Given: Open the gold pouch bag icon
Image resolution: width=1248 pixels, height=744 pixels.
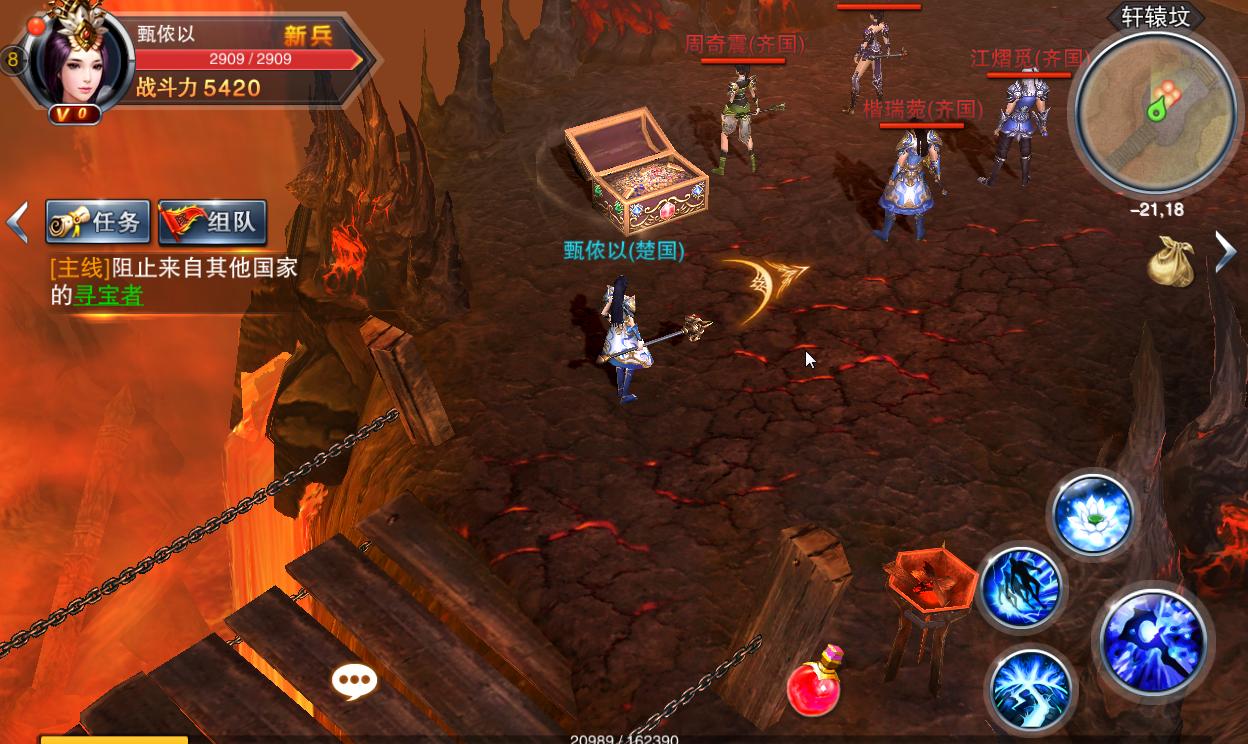Looking at the screenshot, I should tap(1171, 262).
